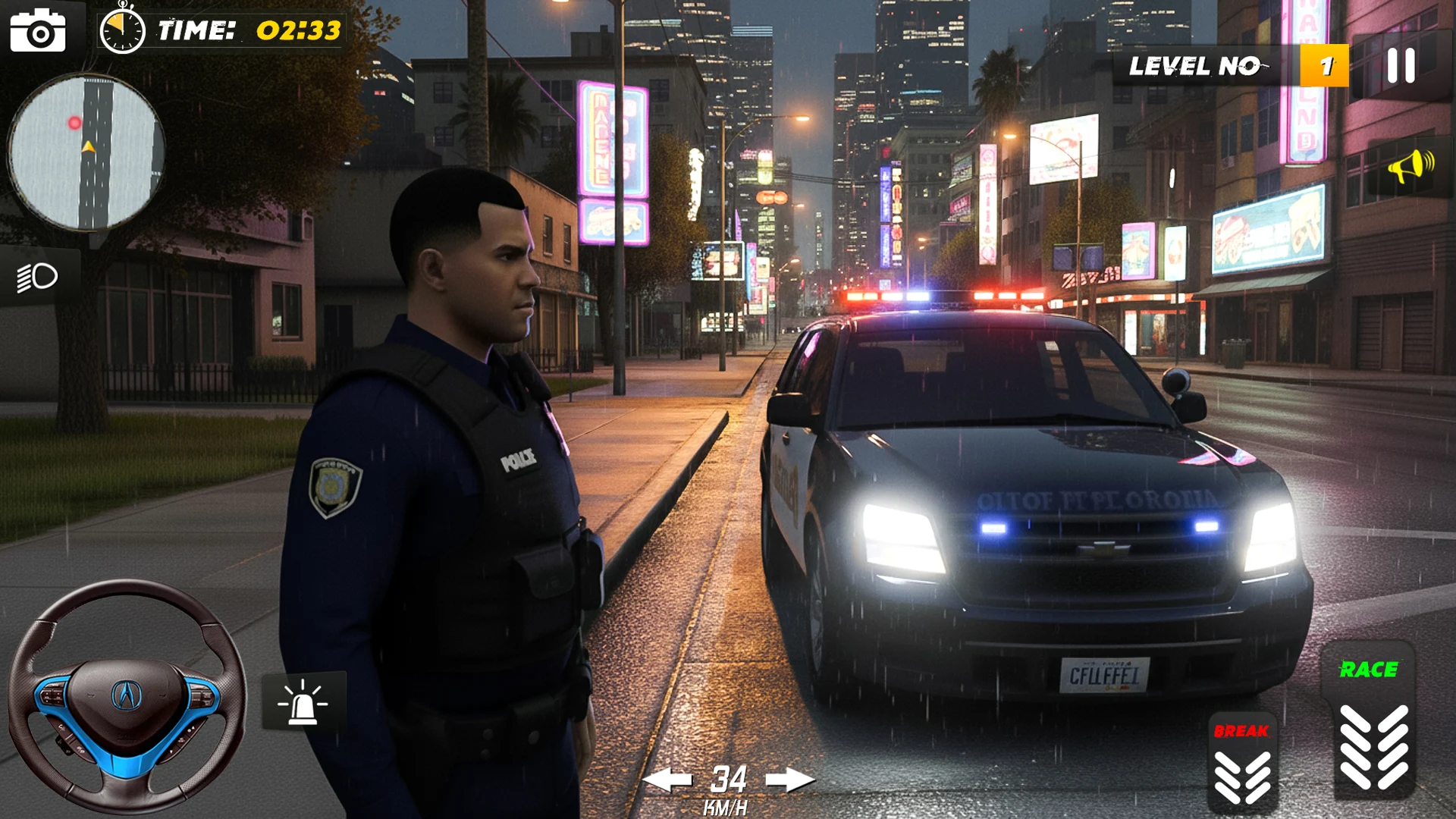The width and height of the screenshot is (1456, 819).
Task: Toggle the headlights
Action: (38, 277)
